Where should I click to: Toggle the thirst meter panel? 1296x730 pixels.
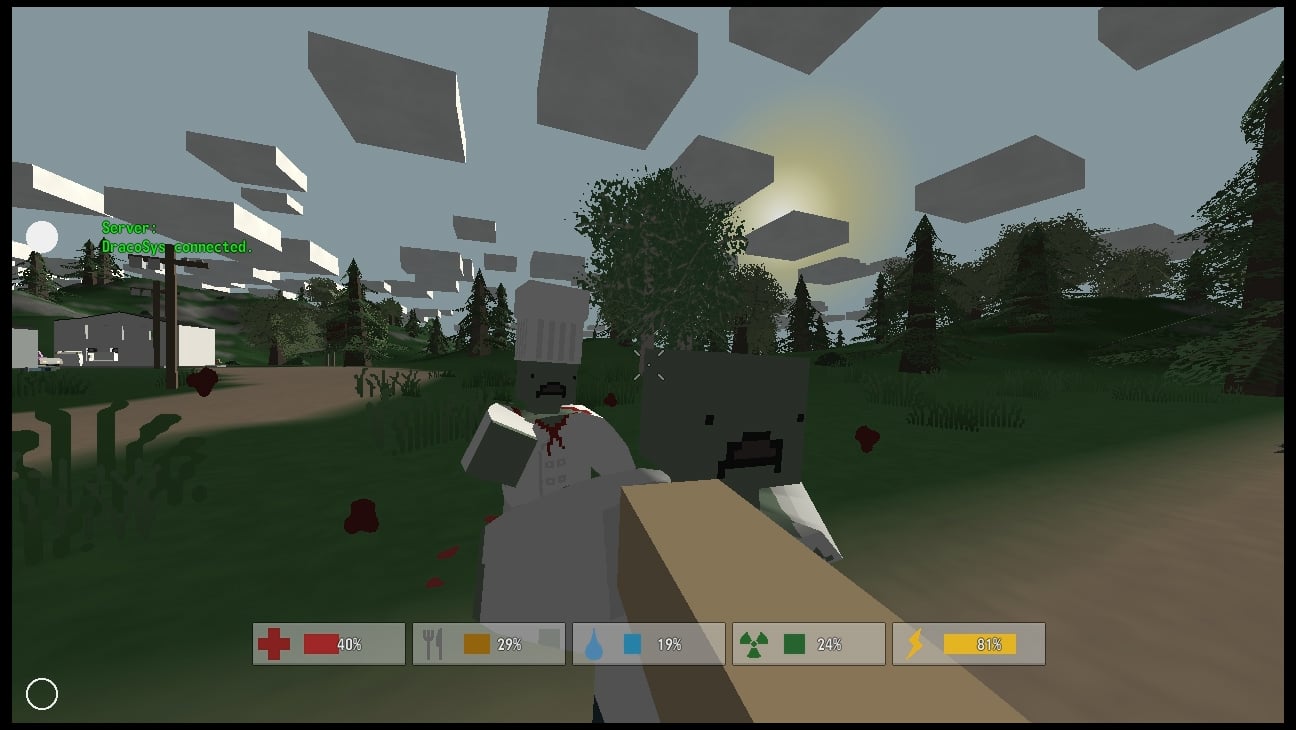coord(648,643)
